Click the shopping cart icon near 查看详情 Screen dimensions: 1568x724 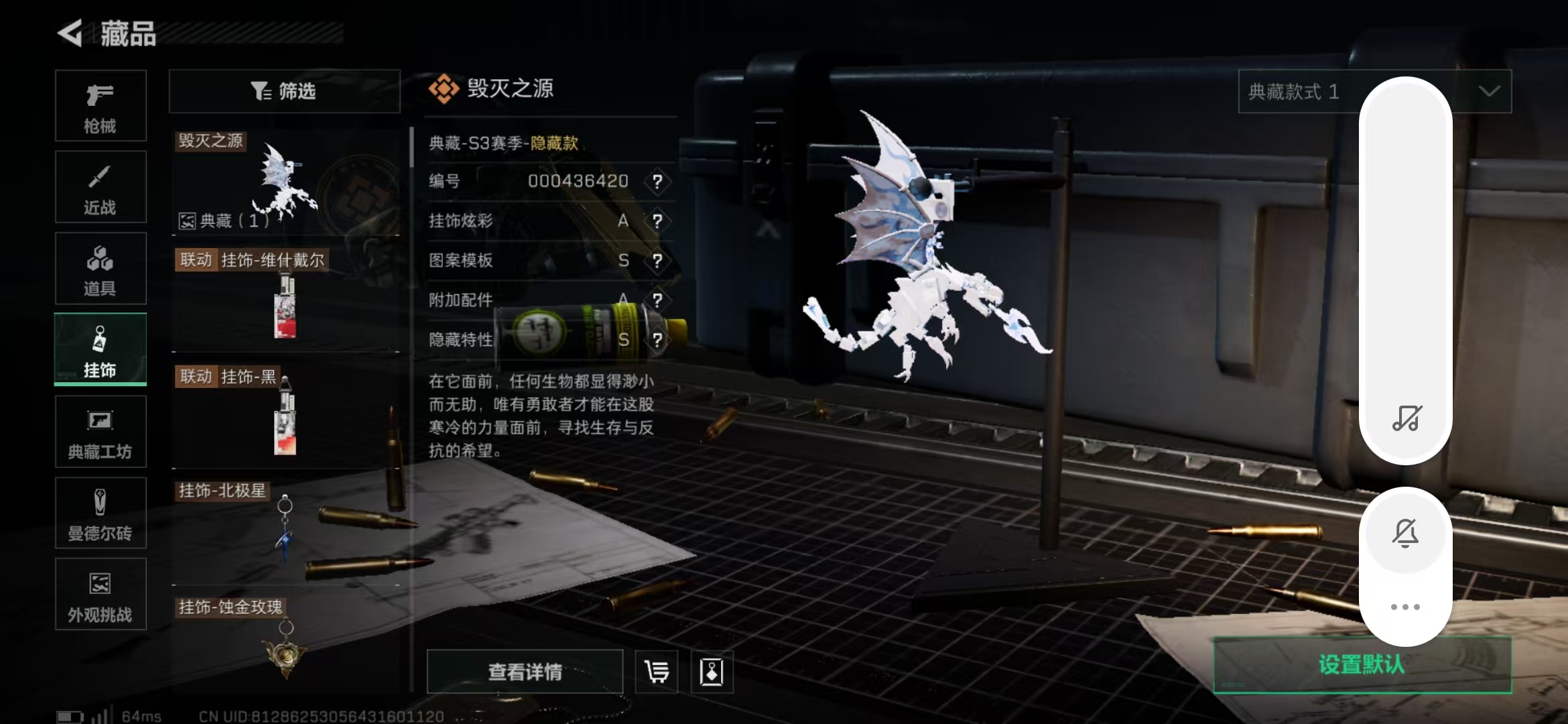[655, 671]
